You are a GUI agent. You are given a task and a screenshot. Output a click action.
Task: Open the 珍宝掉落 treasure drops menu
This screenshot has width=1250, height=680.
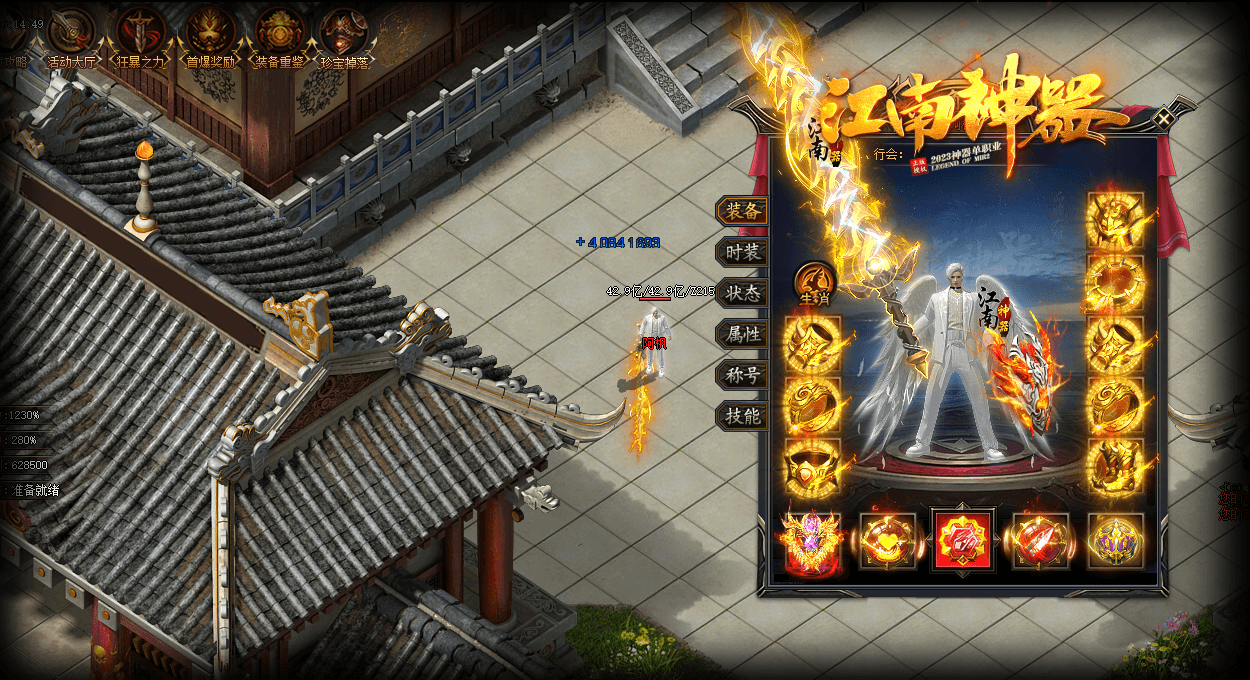[345, 34]
